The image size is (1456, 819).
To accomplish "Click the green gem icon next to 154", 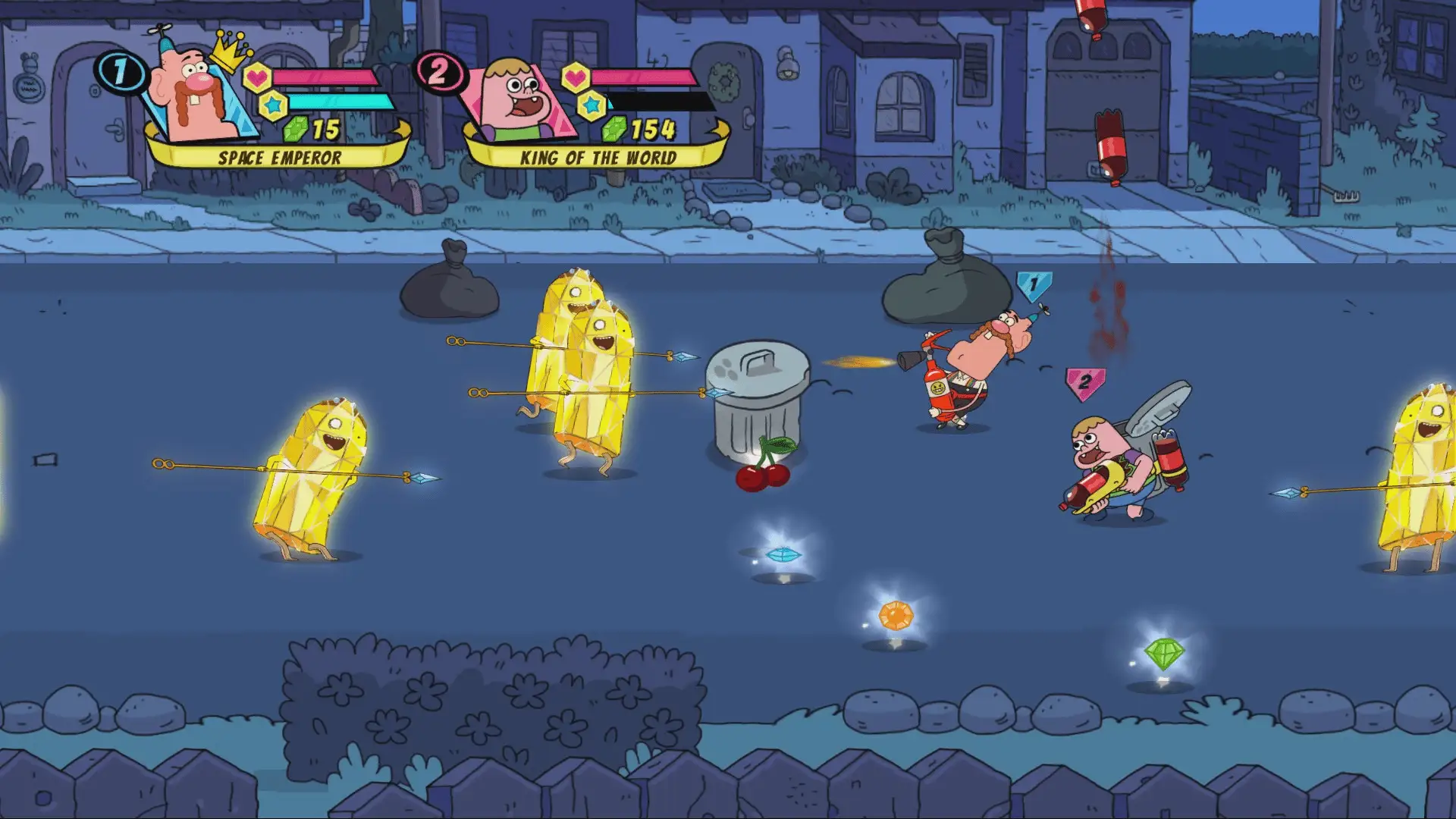I will coord(614,129).
